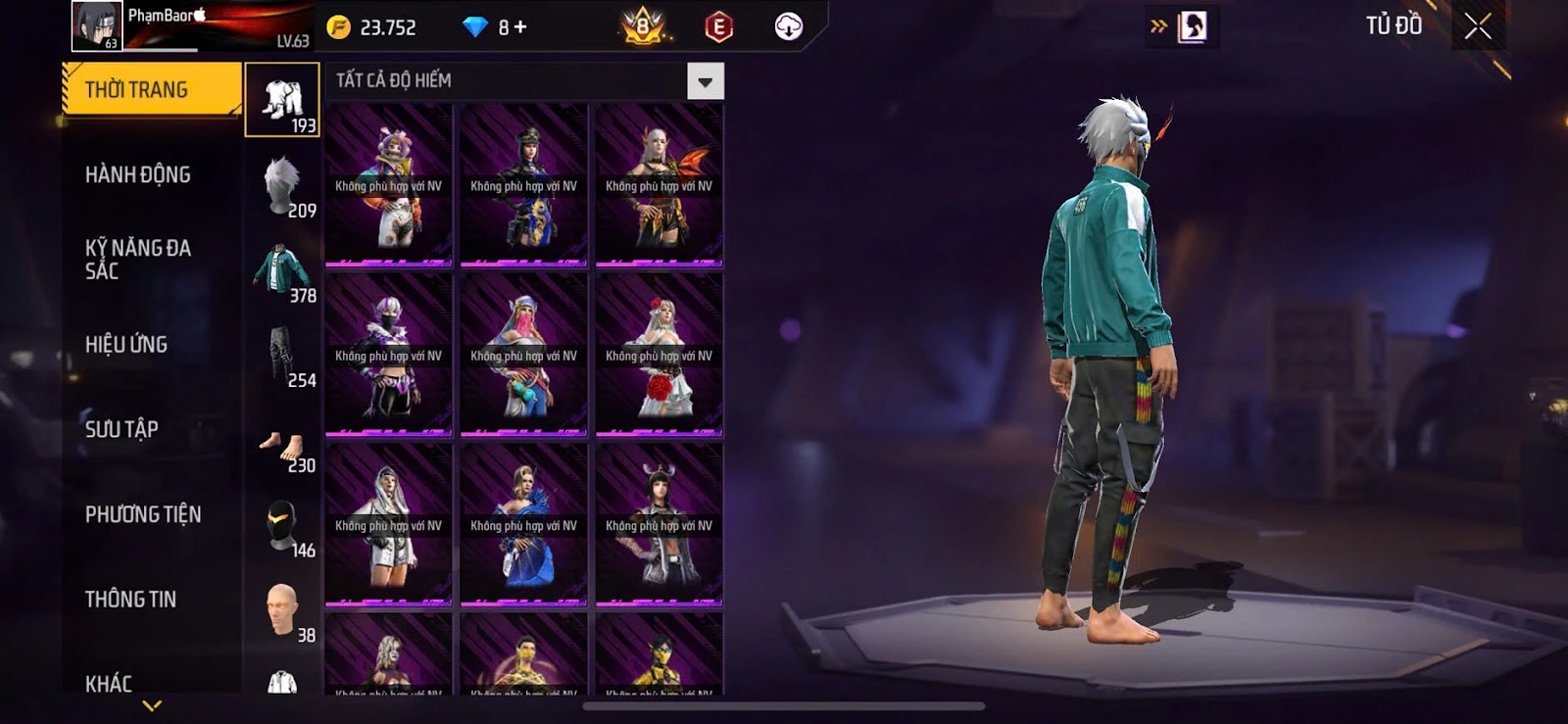This screenshot has height=724, width=1568.
Task: Select the face subcategory showing 38
Action: point(282,611)
